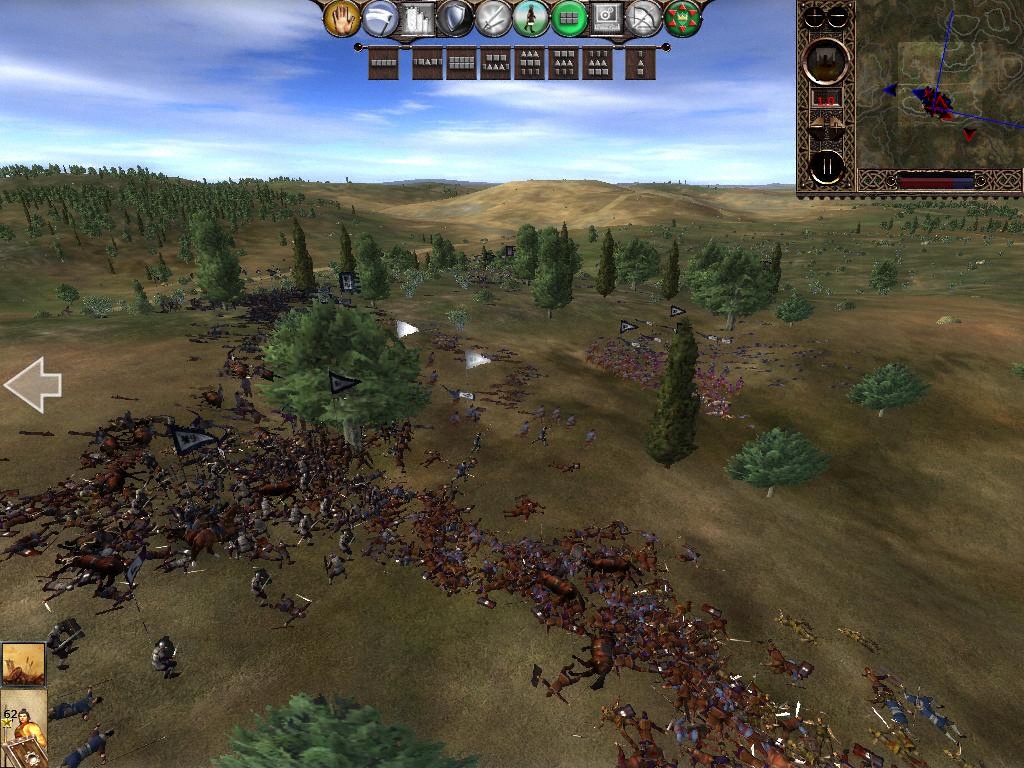Toggle the green close formation button

pyautogui.click(x=569, y=18)
